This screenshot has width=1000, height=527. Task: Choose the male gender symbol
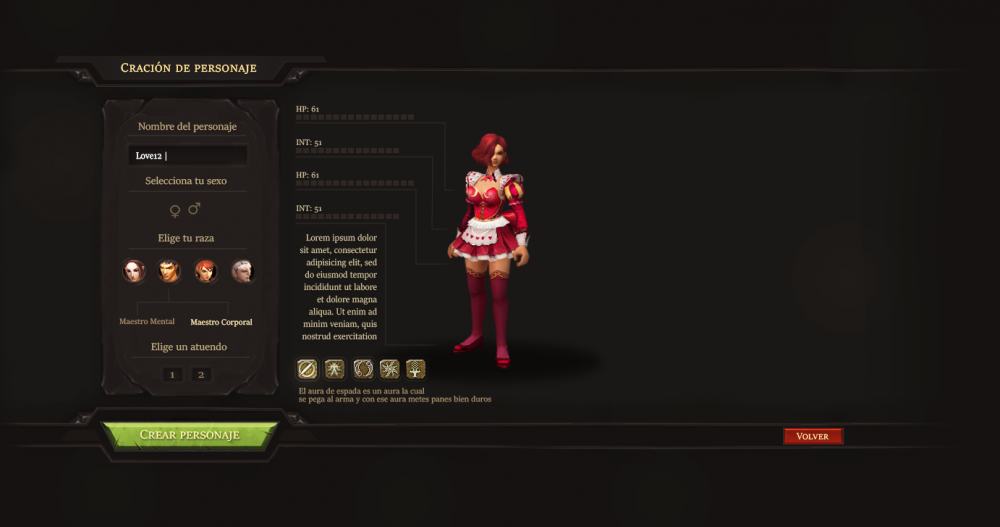194,209
